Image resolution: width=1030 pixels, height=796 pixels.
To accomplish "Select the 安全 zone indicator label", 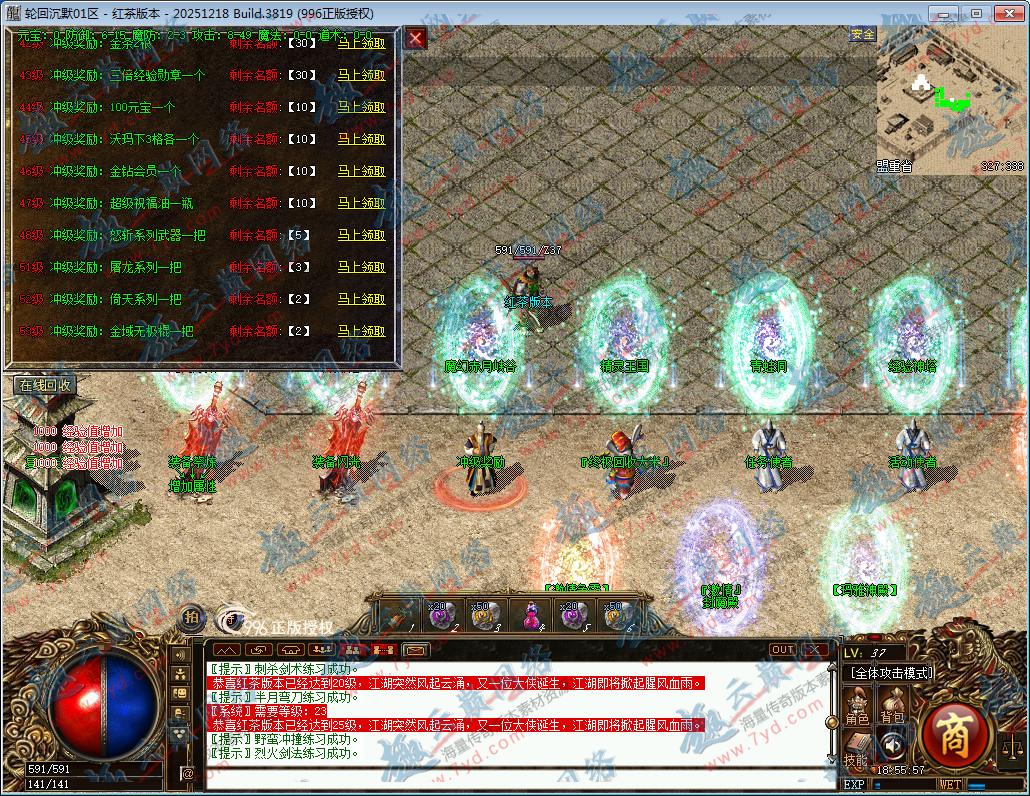I will pos(862,34).
